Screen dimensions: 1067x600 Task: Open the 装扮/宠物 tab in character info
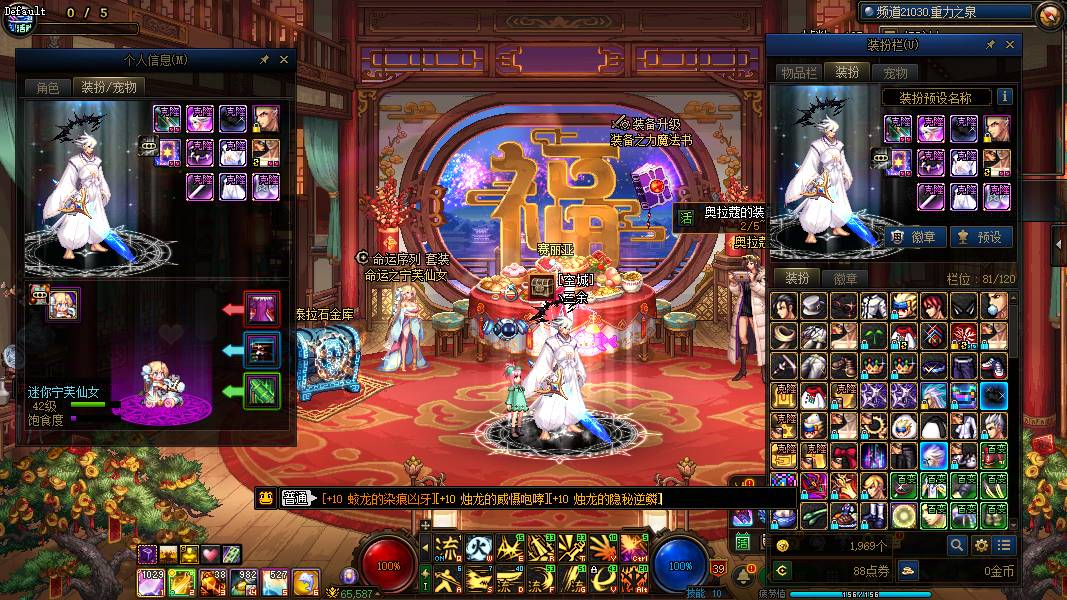[109, 88]
